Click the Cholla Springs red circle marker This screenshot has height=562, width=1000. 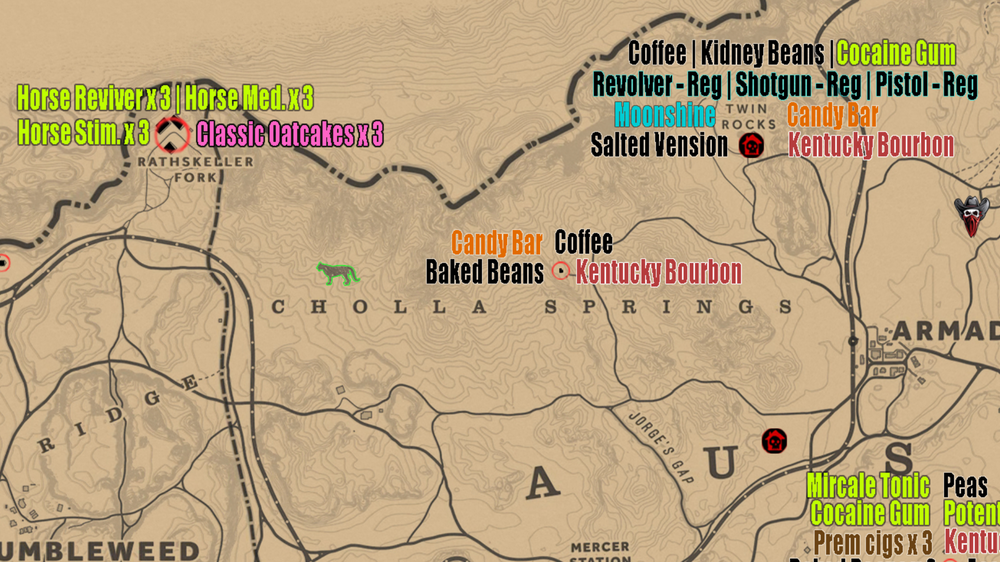tap(560, 271)
